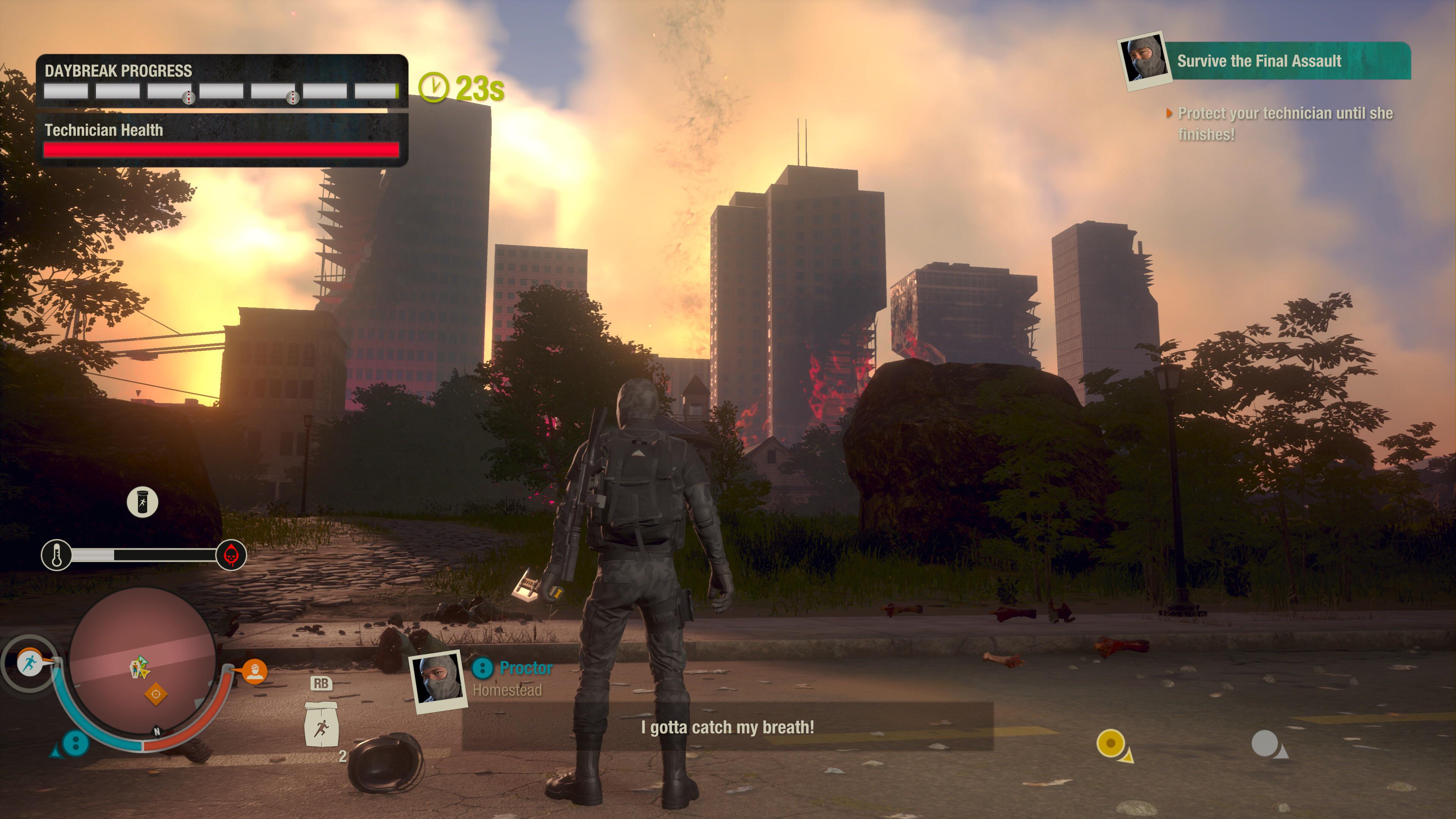Select the orange survivor head icon

tap(255, 671)
